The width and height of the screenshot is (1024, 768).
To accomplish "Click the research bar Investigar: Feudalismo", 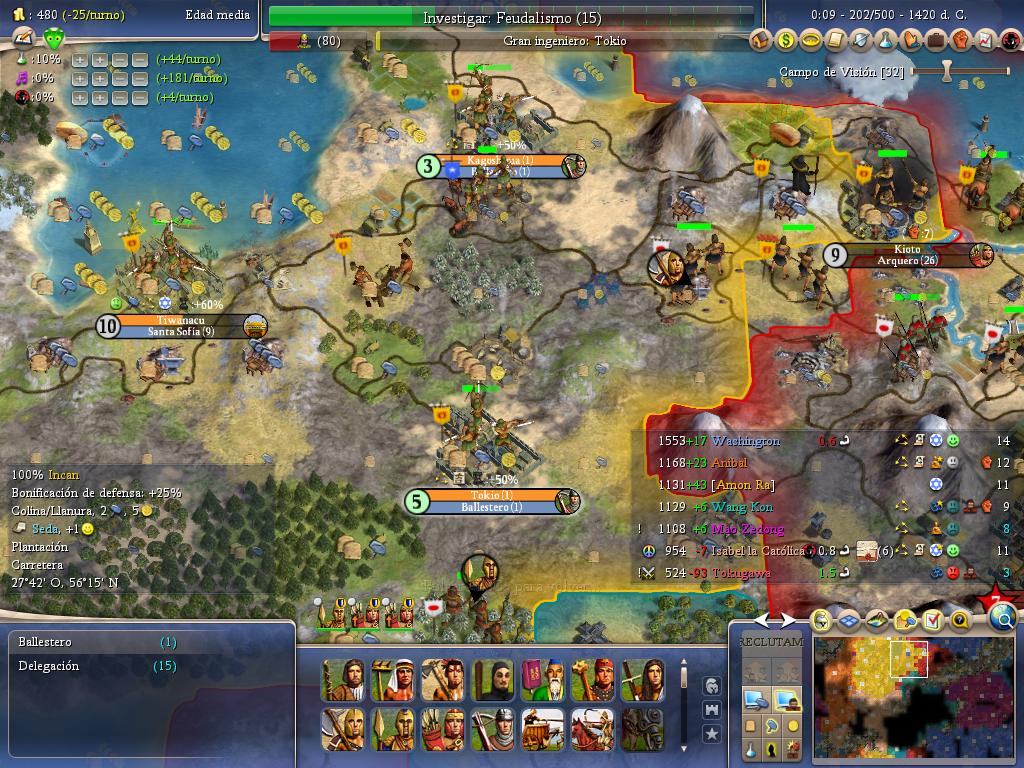I will (511, 17).
